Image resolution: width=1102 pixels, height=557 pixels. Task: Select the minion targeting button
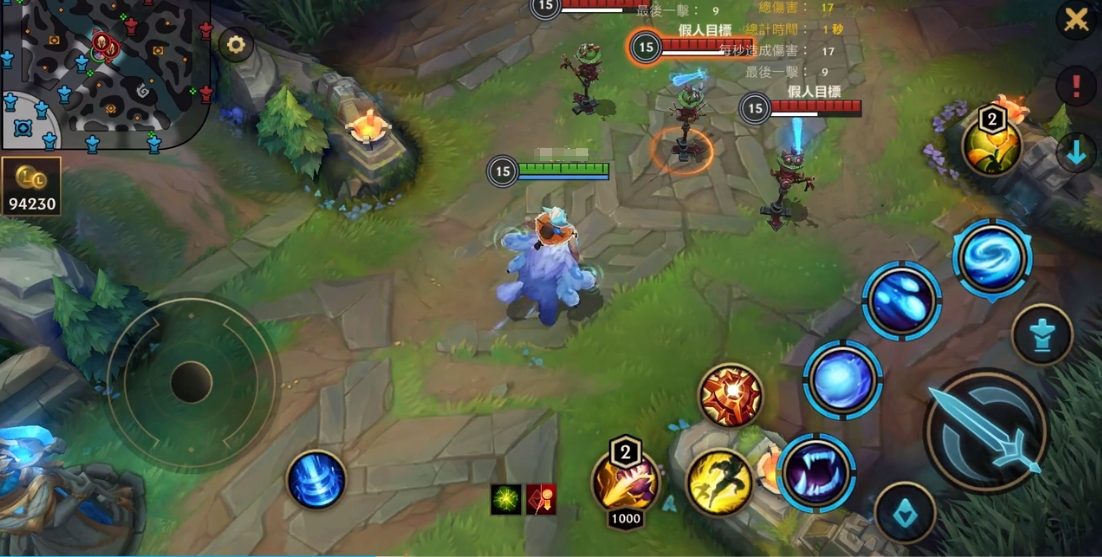pos(1042,335)
